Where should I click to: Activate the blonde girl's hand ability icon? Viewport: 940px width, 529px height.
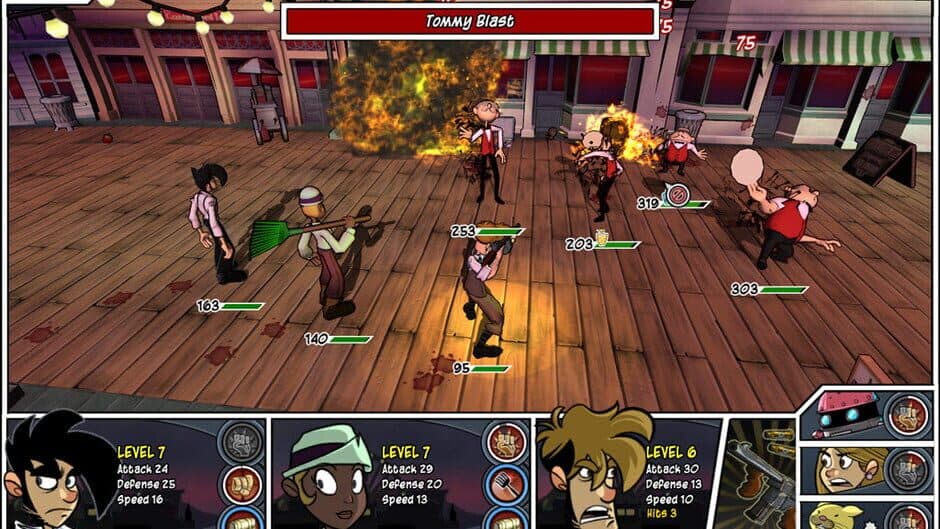[x=907, y=469]
